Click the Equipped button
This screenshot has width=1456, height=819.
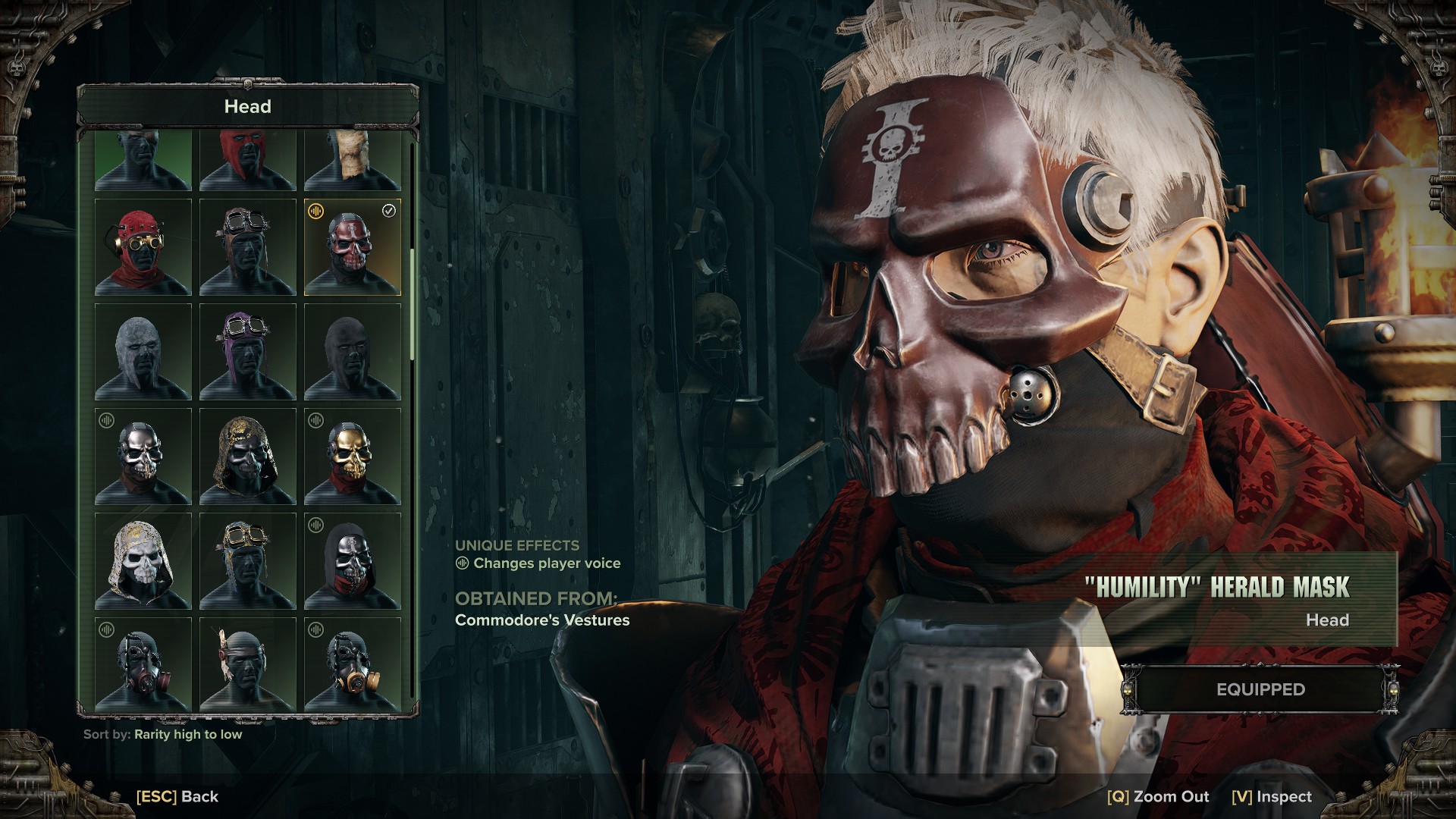1260,689
